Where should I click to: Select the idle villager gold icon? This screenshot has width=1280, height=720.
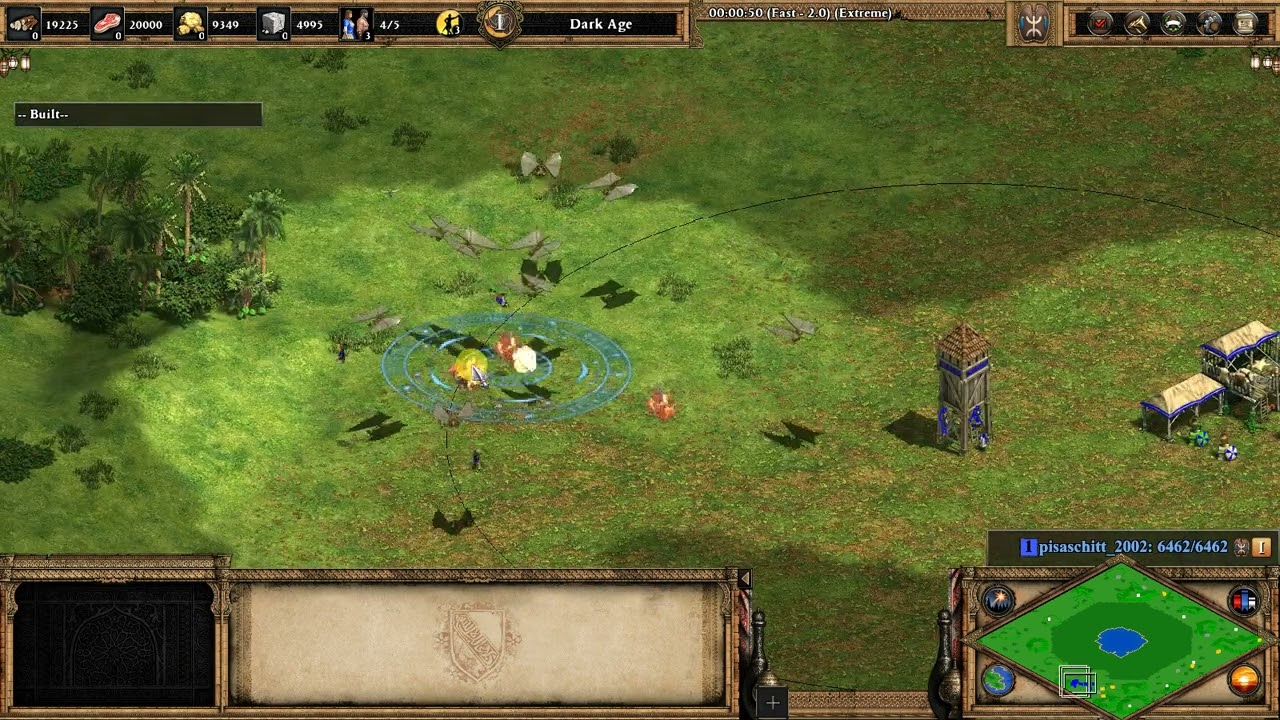pos(450,23)
